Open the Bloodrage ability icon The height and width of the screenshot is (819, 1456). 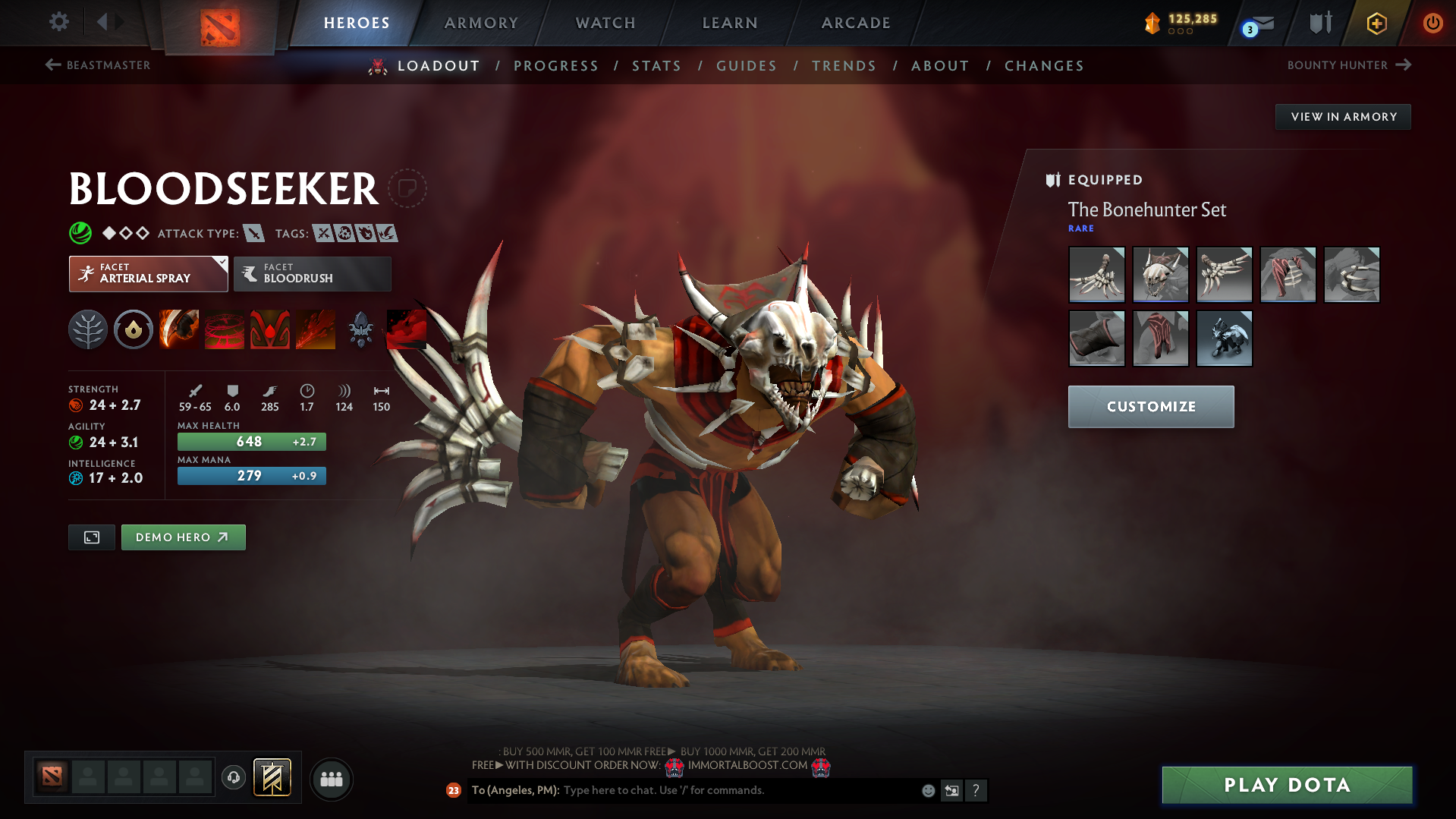click(178, 329)
